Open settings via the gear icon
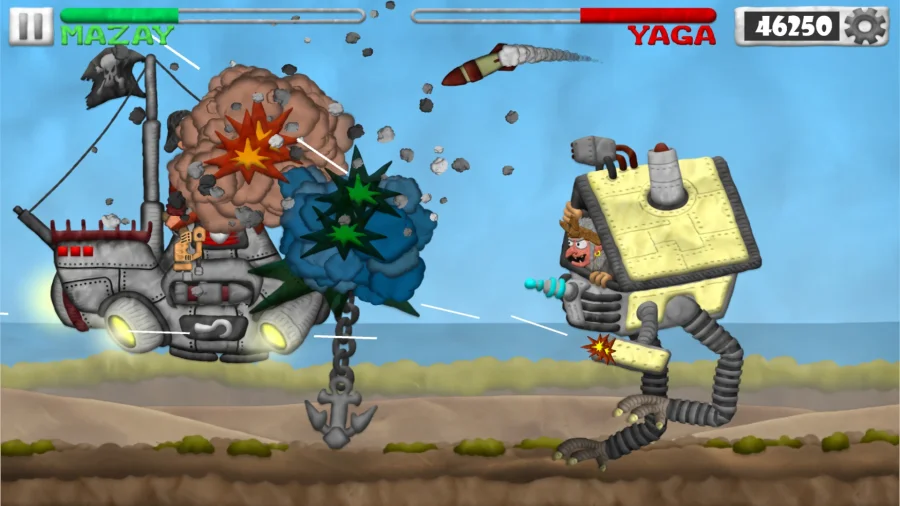This screenshot has height=506, width=900. coord(864,26)
